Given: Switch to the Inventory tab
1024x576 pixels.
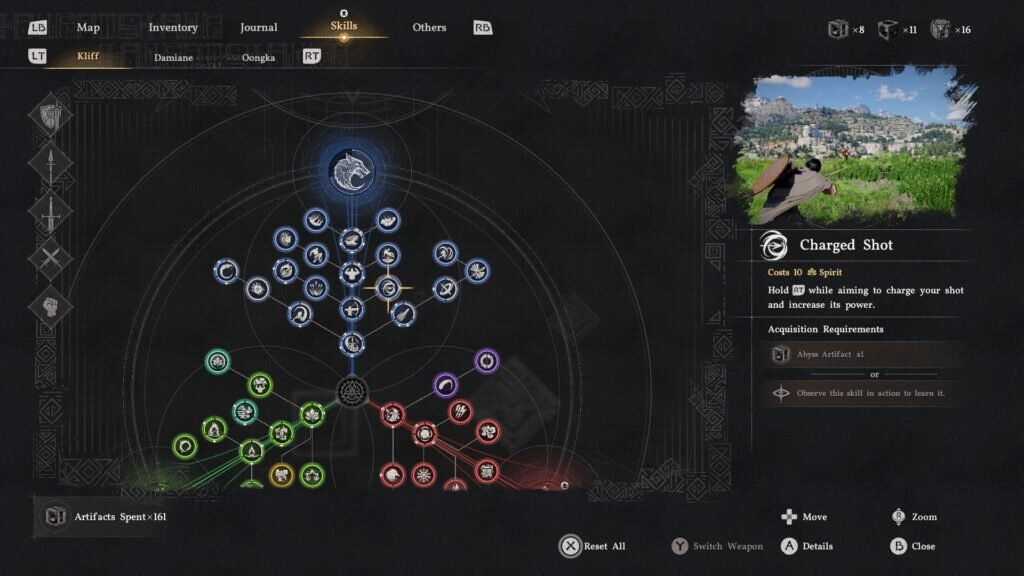Looking at the screenshot, I should 173,27.
